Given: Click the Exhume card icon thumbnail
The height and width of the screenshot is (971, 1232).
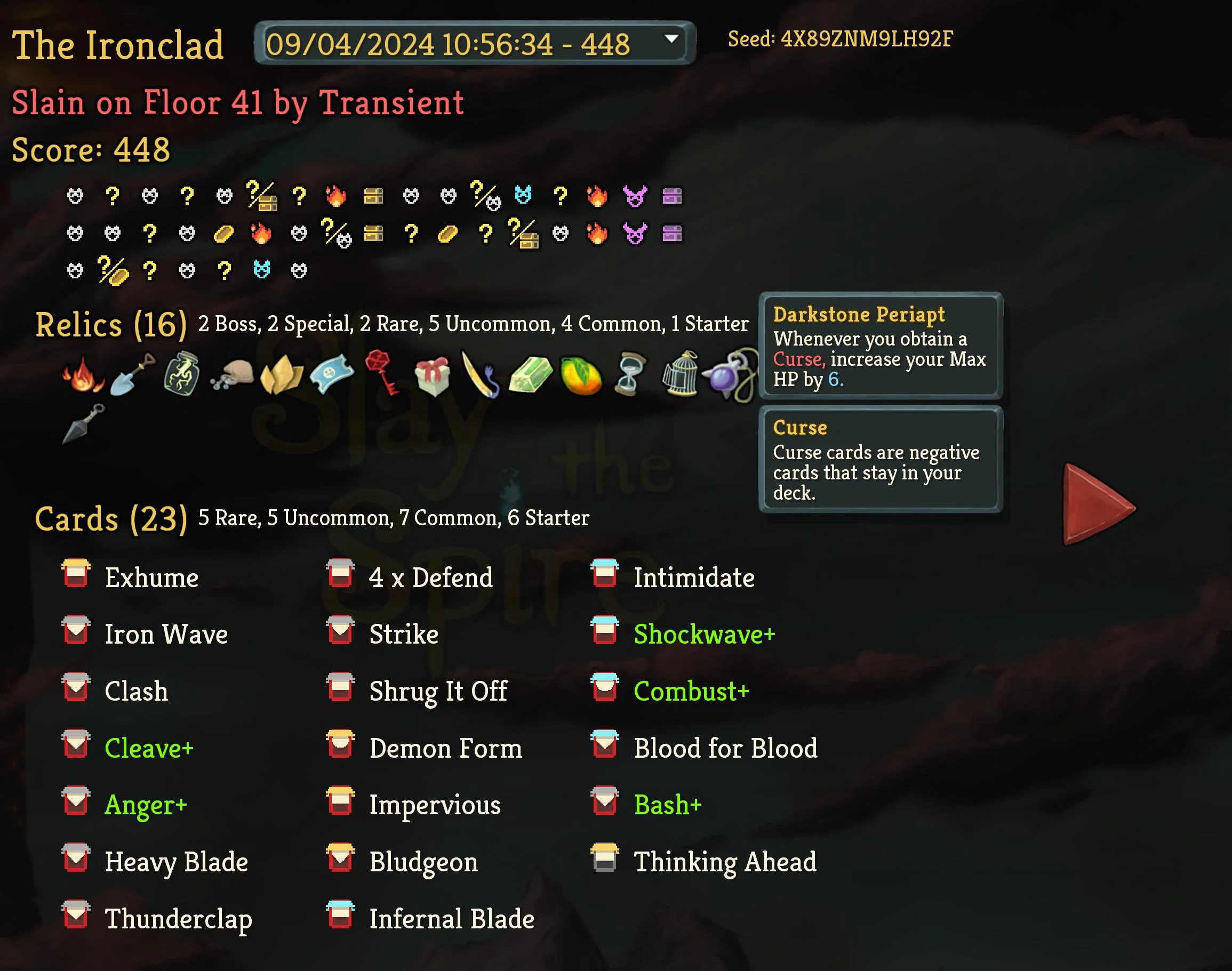Looking at the screenshot, I should (76, 575).
